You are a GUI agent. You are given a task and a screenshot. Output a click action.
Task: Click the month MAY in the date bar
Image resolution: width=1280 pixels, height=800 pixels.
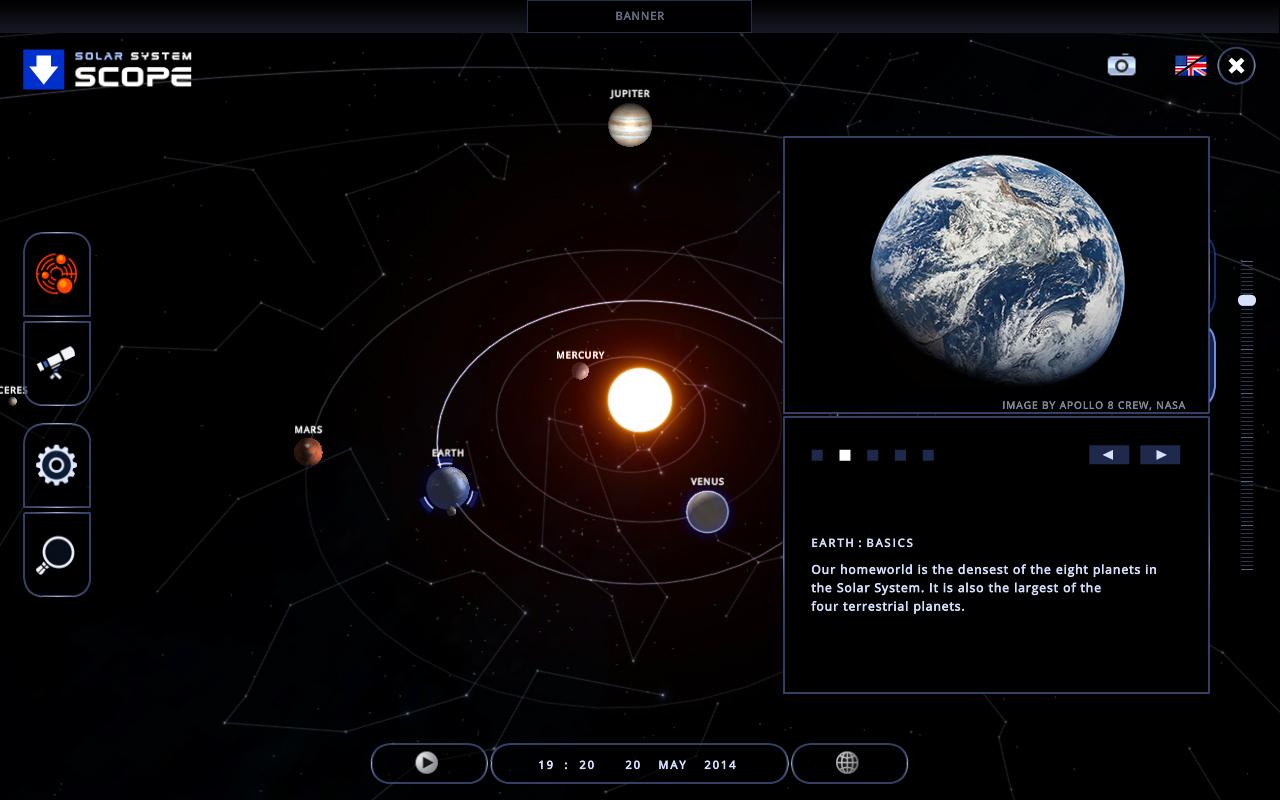click(672, 765)
